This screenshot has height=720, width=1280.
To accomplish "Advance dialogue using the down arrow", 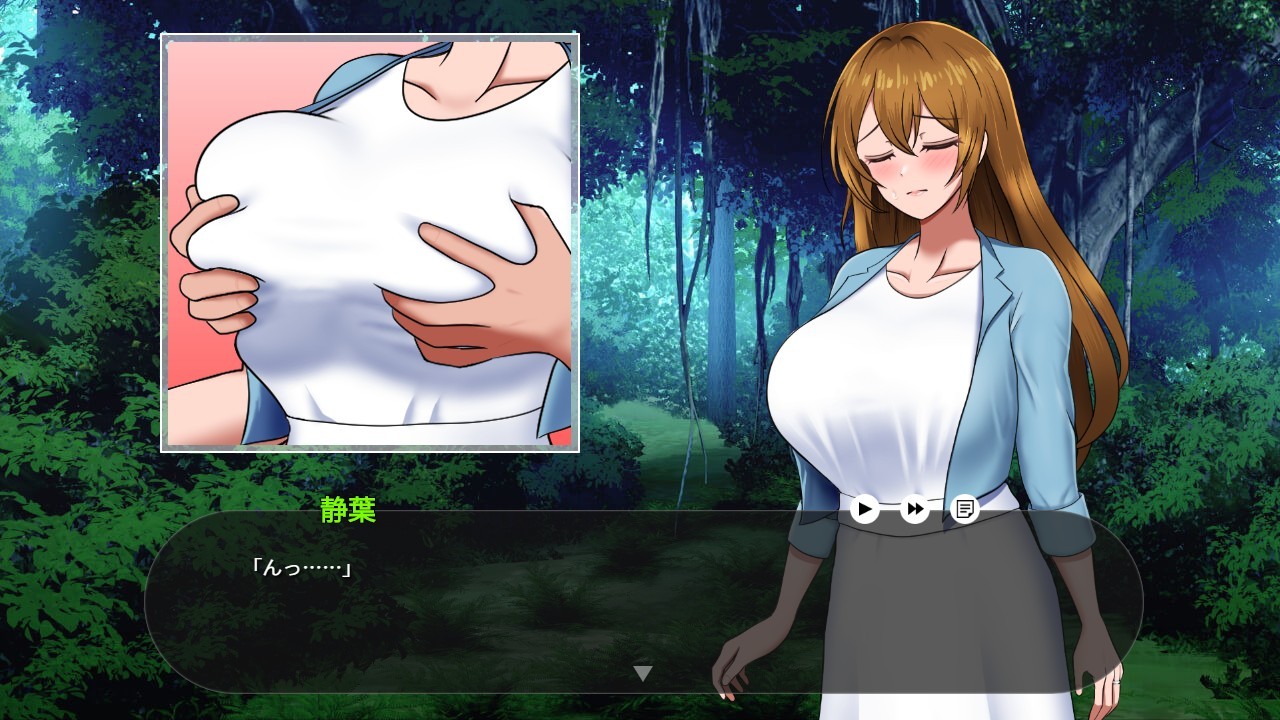I will point(643,673).
